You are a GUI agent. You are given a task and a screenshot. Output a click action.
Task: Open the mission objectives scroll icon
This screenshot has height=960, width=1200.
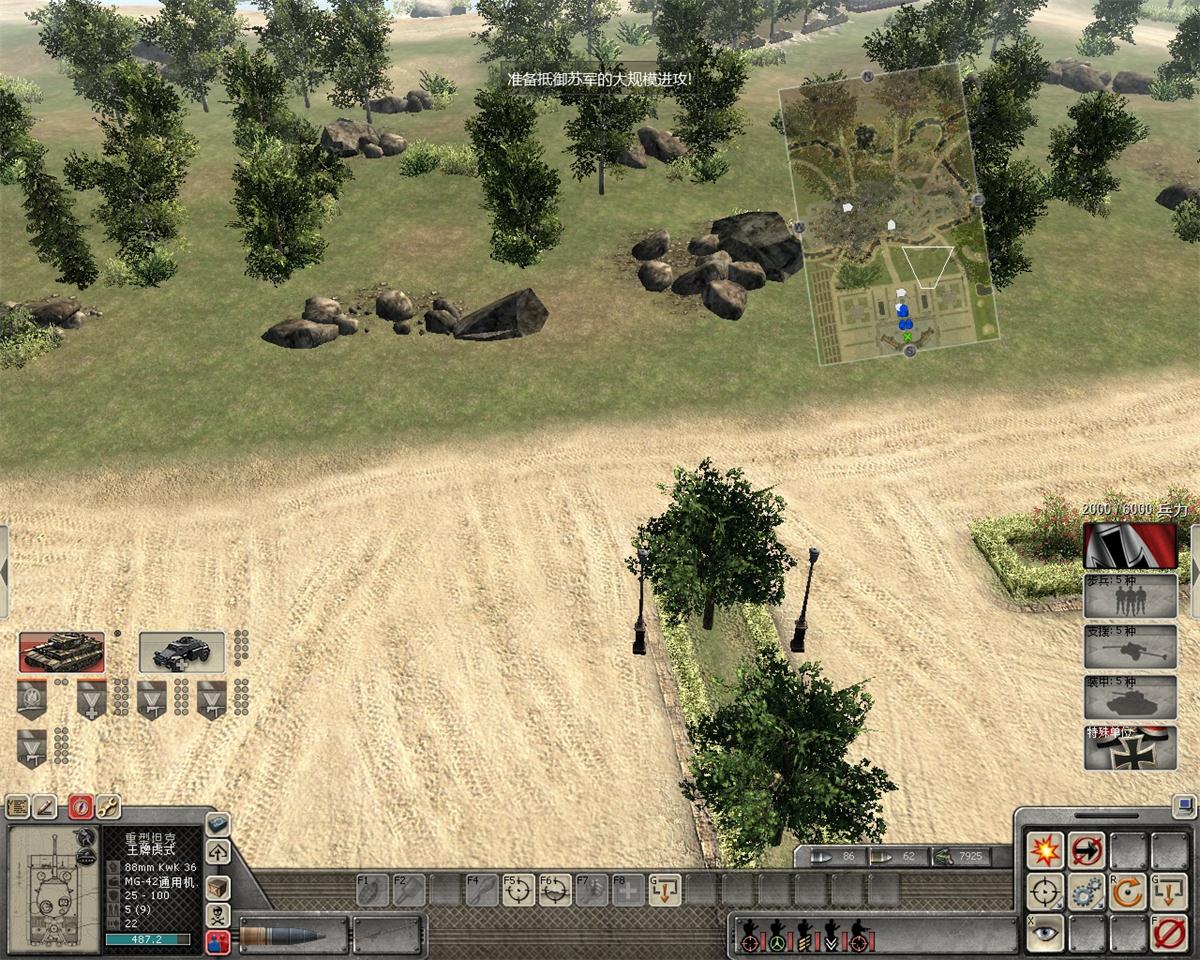(x=17, y=807)
